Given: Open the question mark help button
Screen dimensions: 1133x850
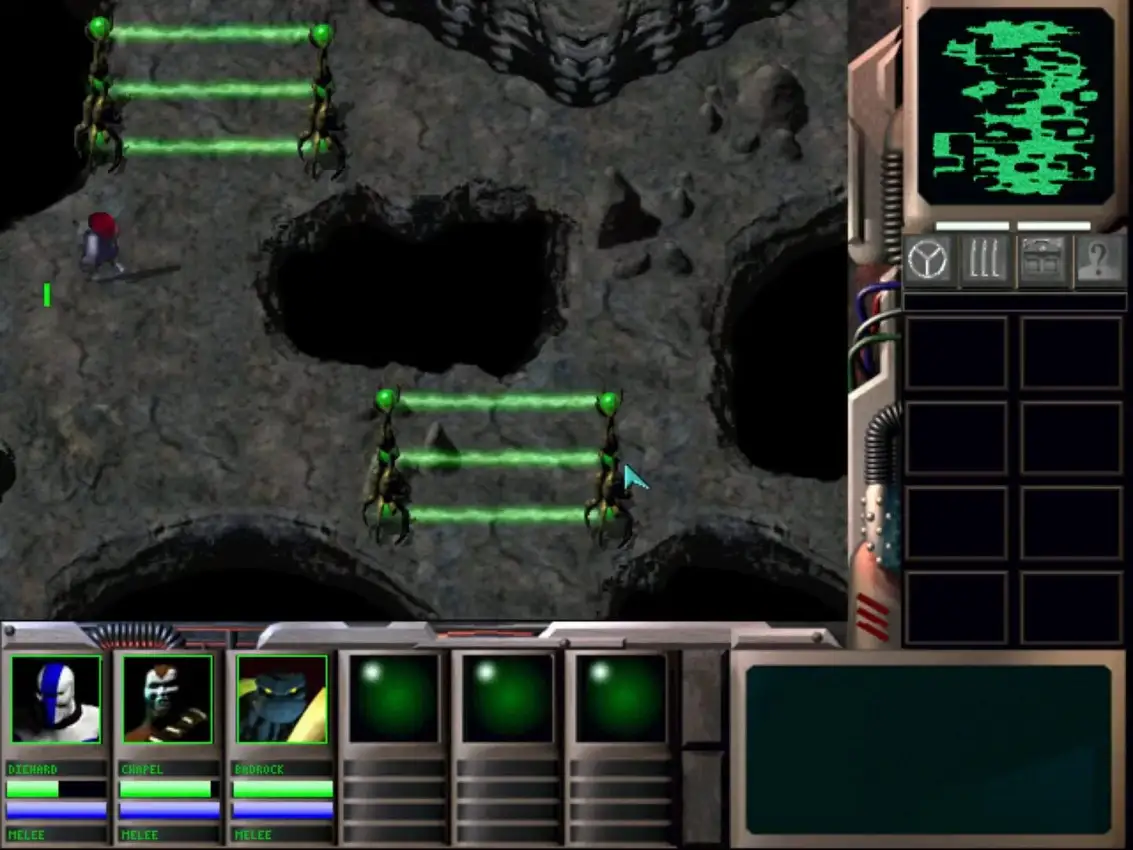Looking at the screenshot, I should [1099, 262].
